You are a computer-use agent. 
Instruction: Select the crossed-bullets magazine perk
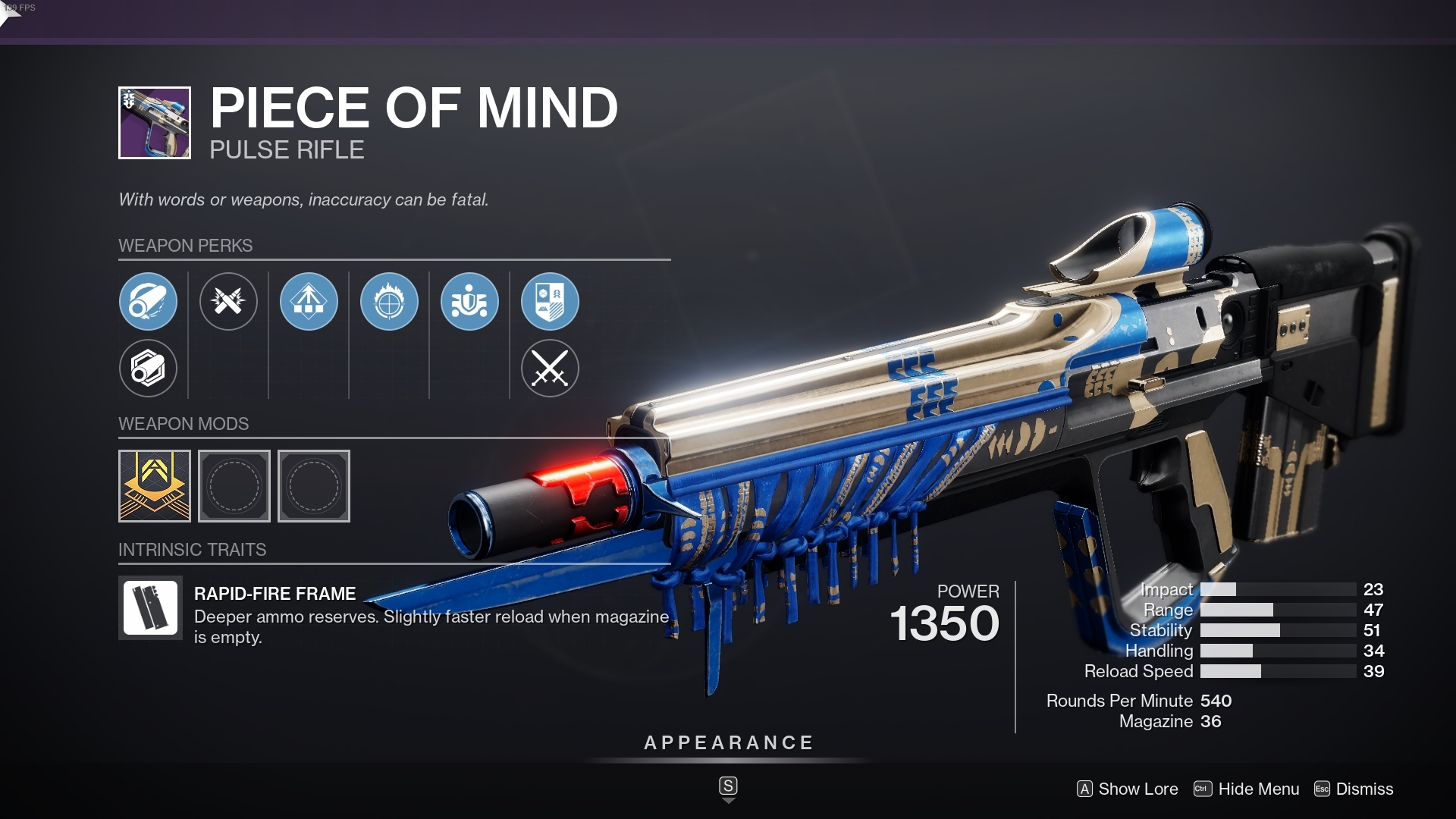(x=228, y=301)
